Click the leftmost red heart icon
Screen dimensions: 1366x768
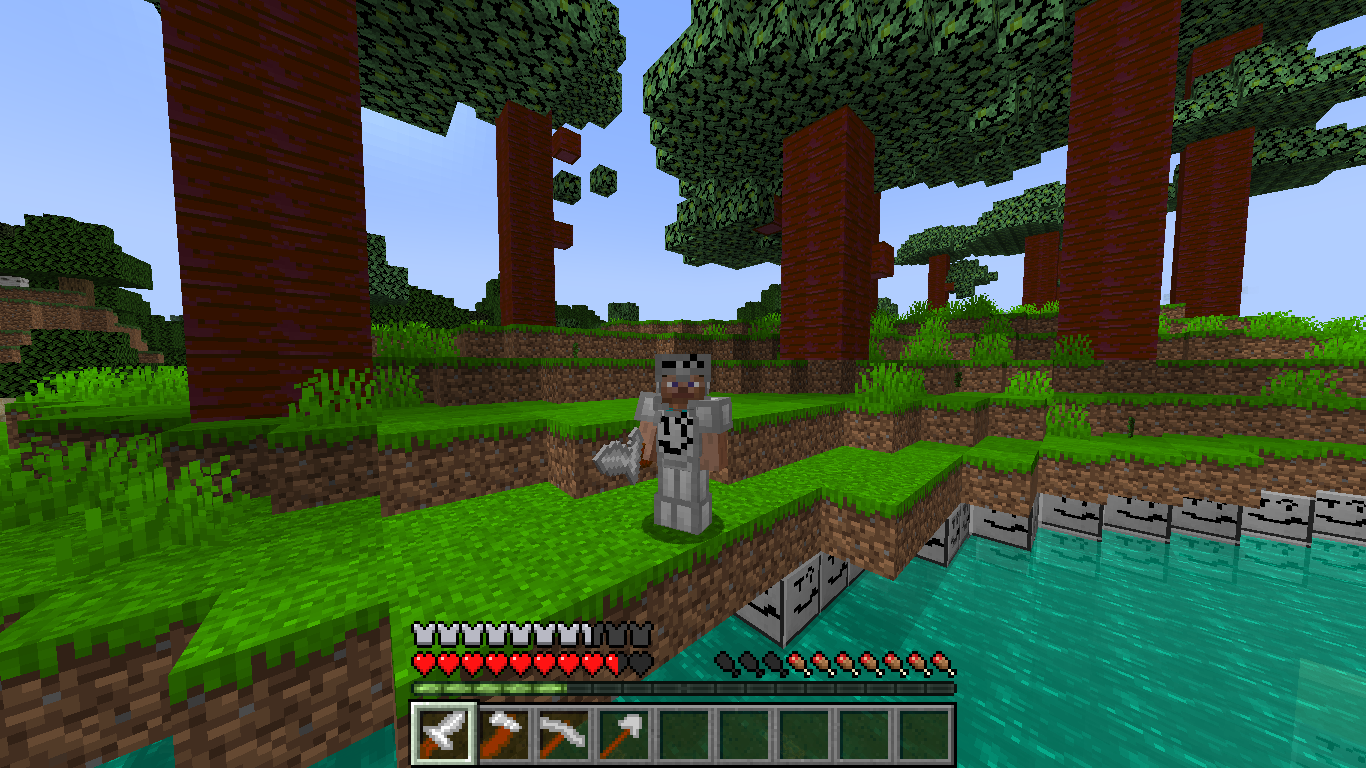pos(422,664)
